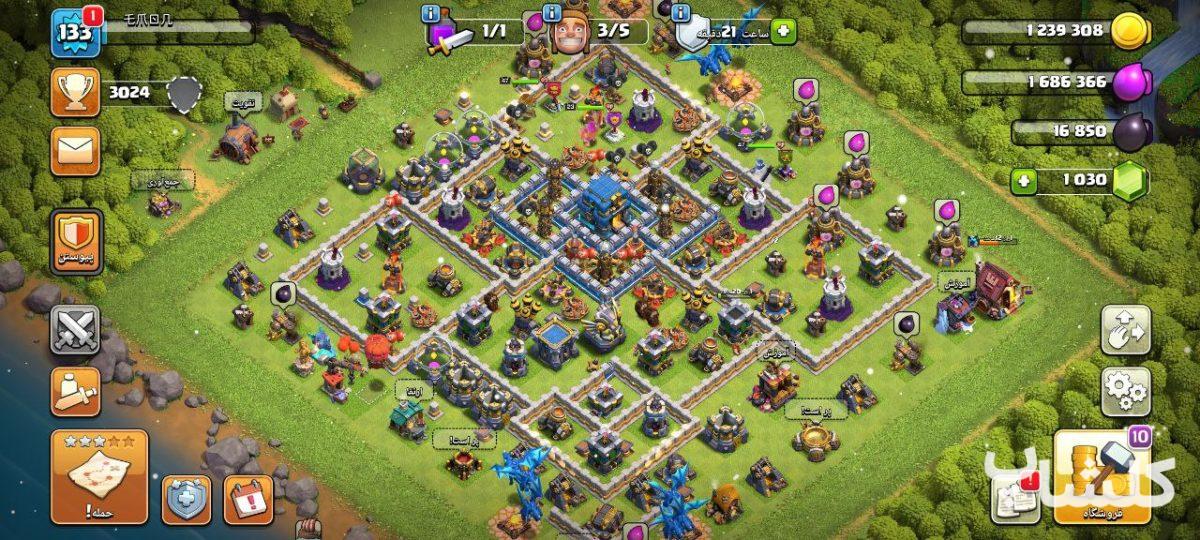This screenshot has height=540, width=1200.
Task: Open the crossed swords clan war button
Action: coord(75,330)
